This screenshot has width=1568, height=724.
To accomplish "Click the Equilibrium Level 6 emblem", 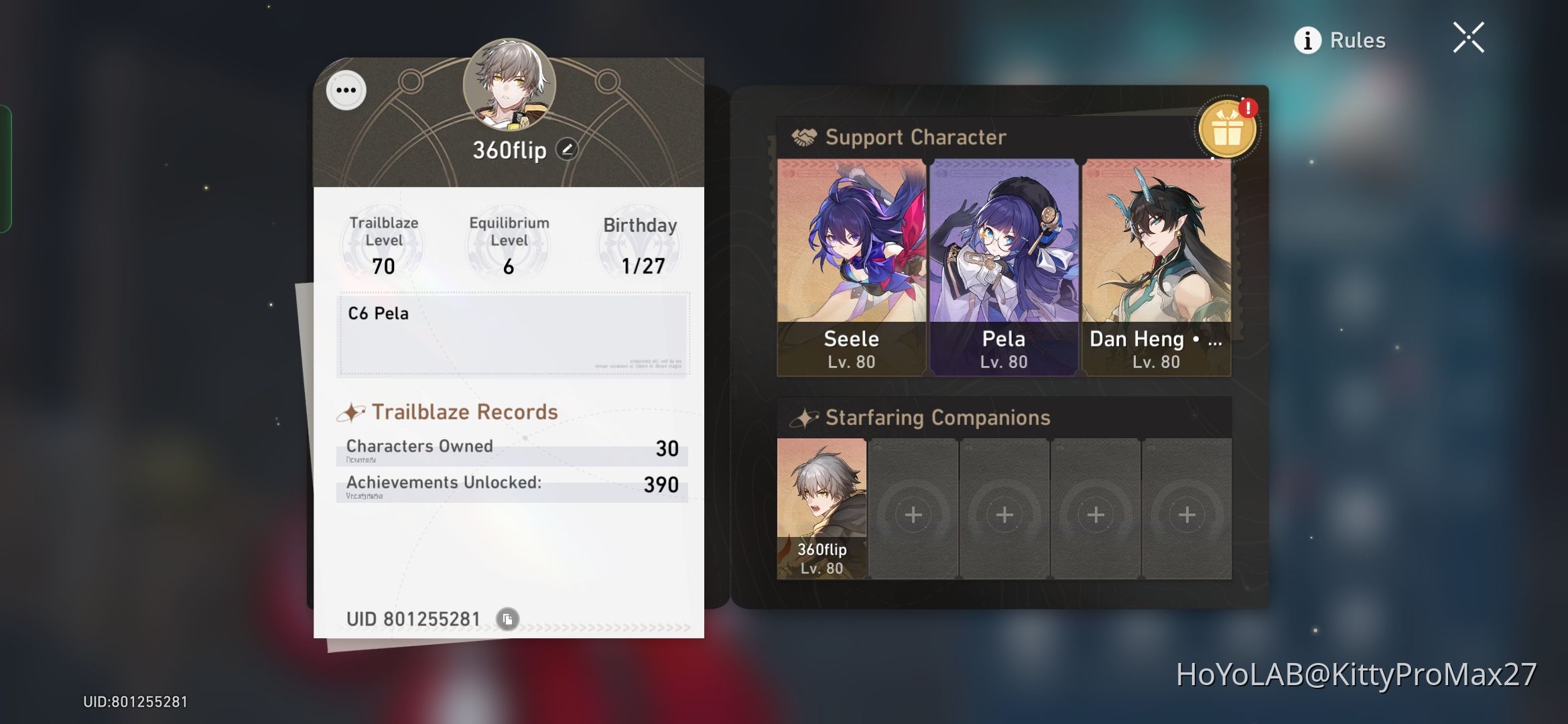I will (507, 245).
